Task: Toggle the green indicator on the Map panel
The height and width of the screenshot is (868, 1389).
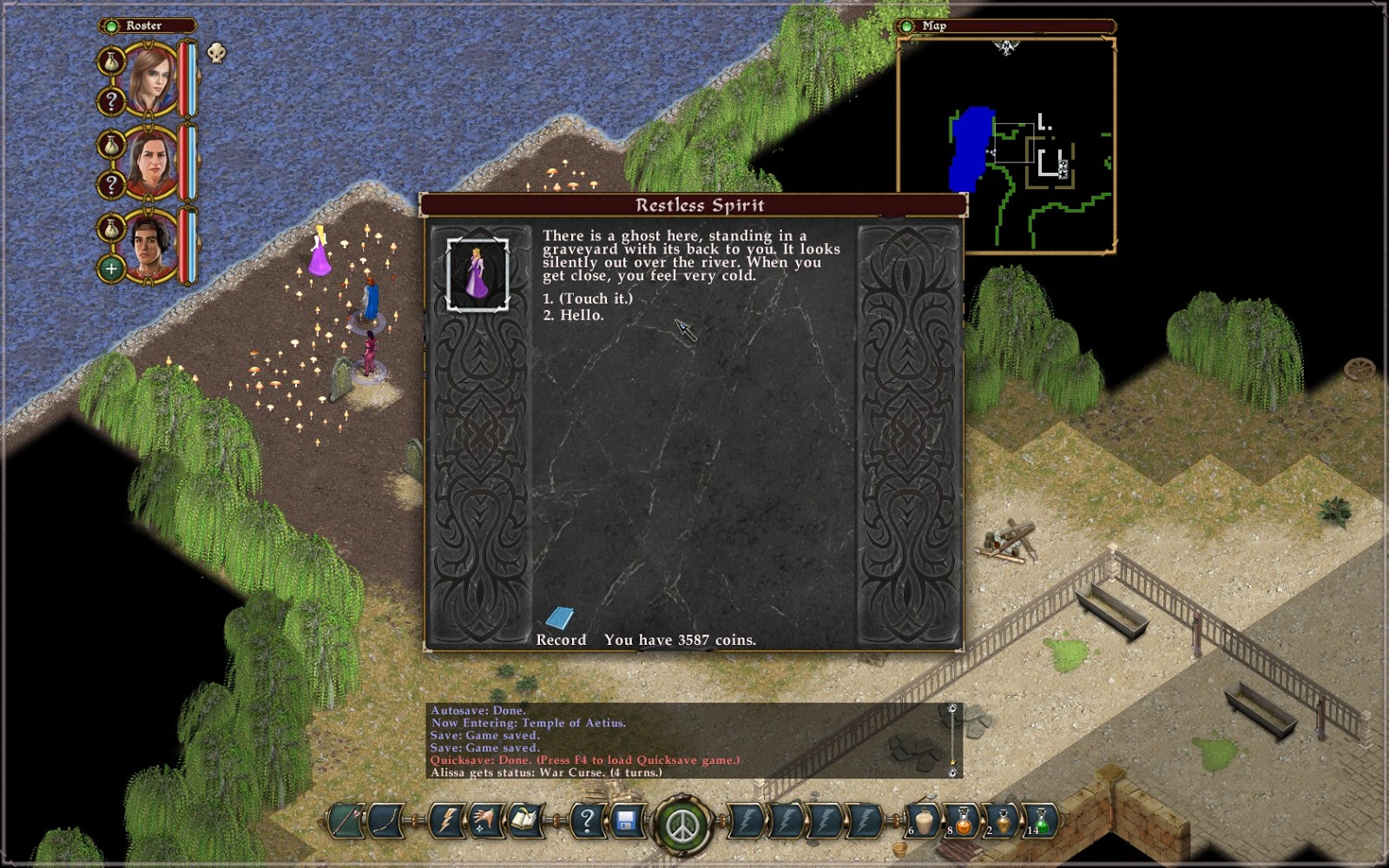Action: pyautogui.click(x=906, y=25)
